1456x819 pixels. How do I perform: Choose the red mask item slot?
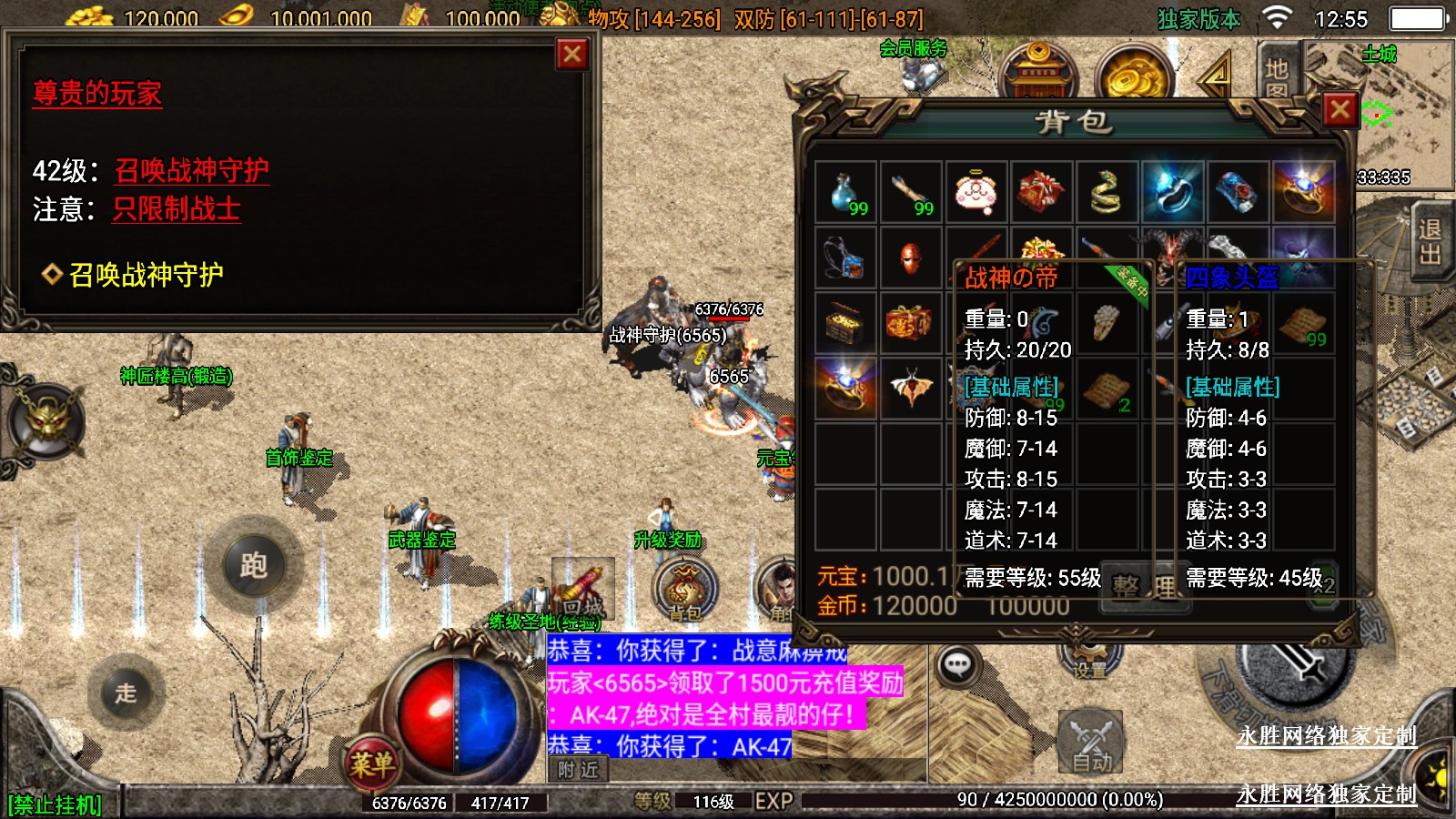[x=910, y=258]
